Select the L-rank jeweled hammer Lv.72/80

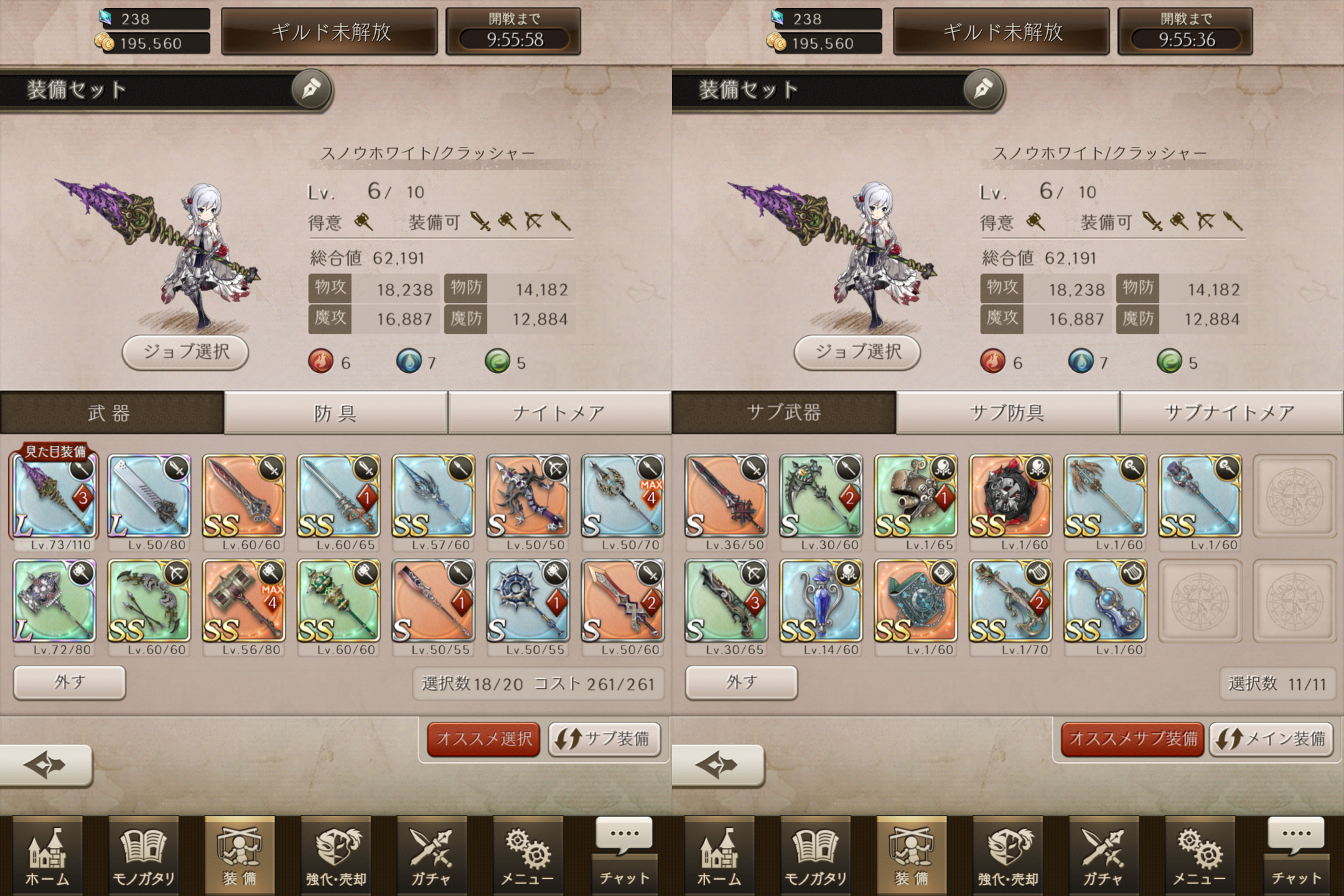click(54, 600)
